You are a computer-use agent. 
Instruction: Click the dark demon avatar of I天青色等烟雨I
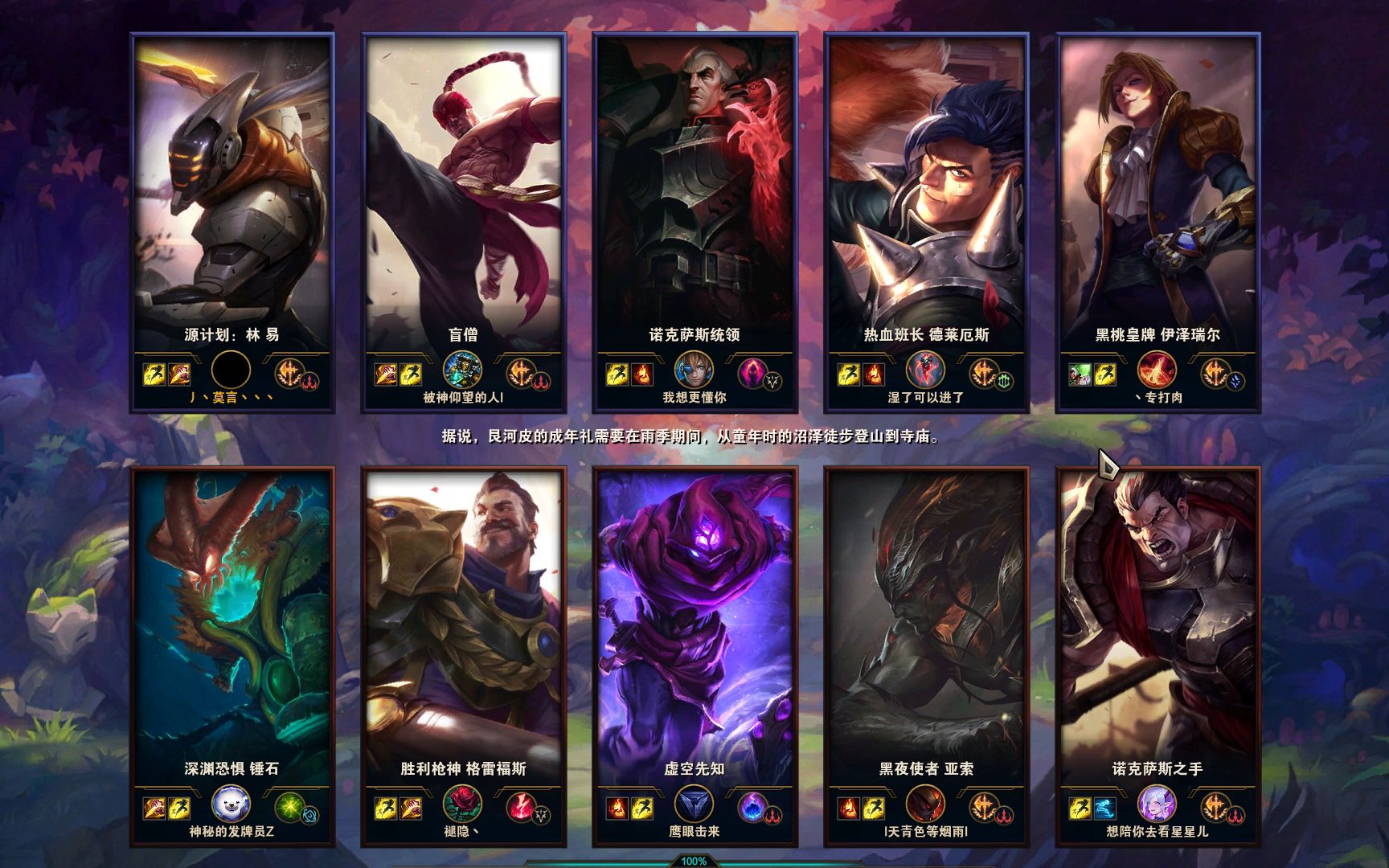[x=925, y=804]
